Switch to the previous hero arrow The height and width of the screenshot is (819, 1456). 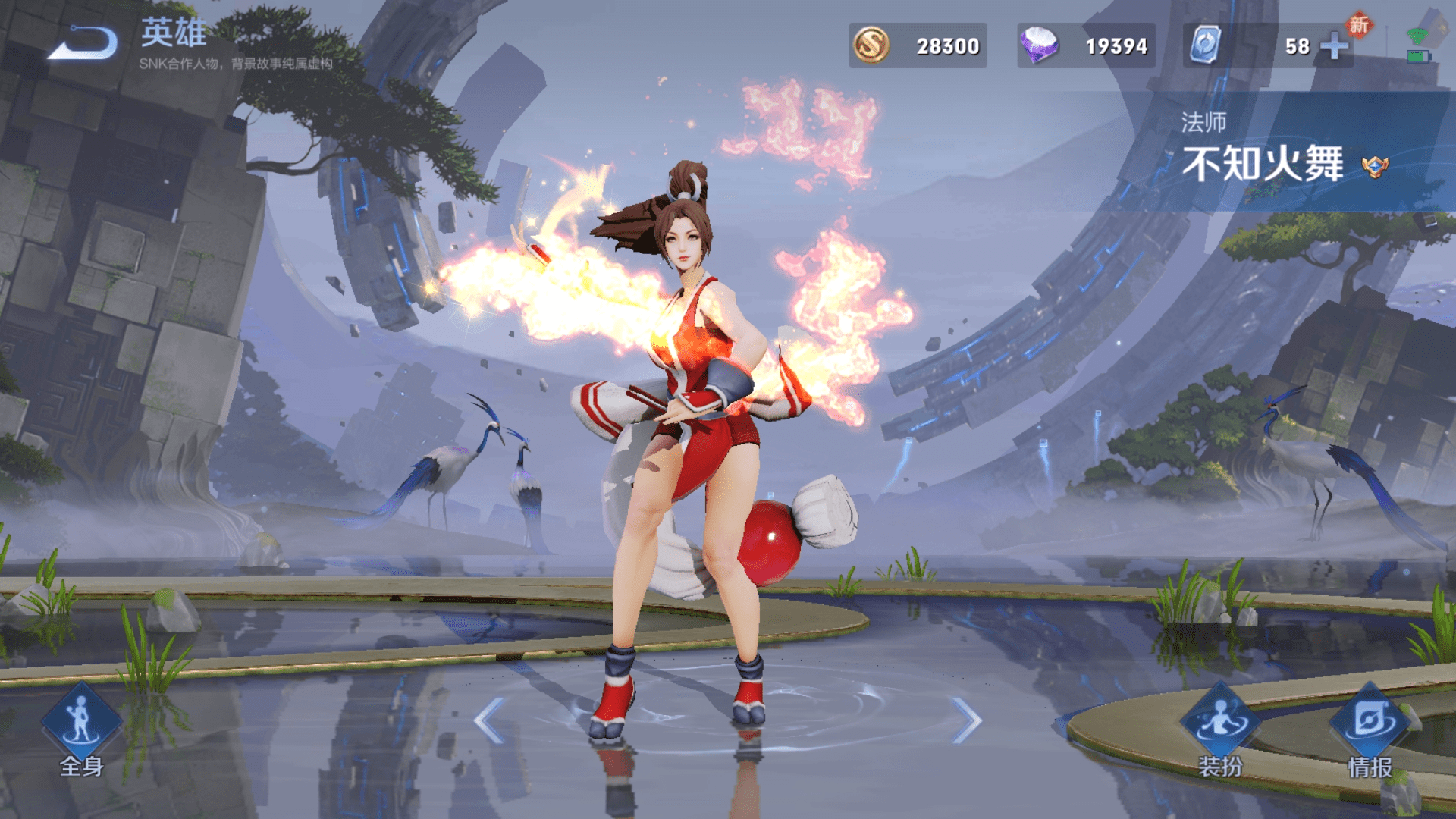(x=490, y=720)
